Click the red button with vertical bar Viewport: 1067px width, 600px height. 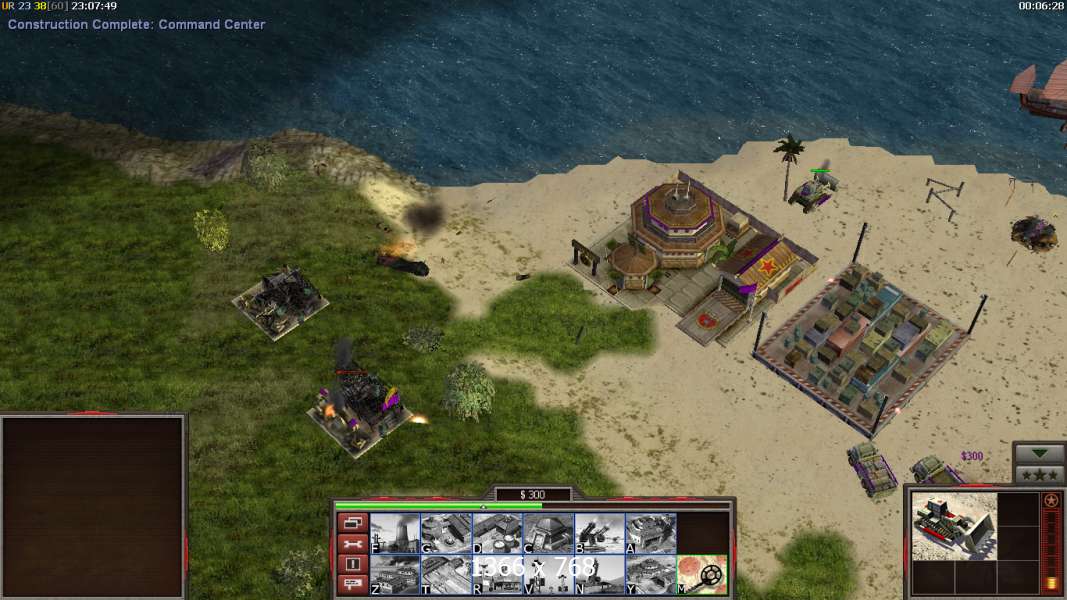[x=351, y=565]
